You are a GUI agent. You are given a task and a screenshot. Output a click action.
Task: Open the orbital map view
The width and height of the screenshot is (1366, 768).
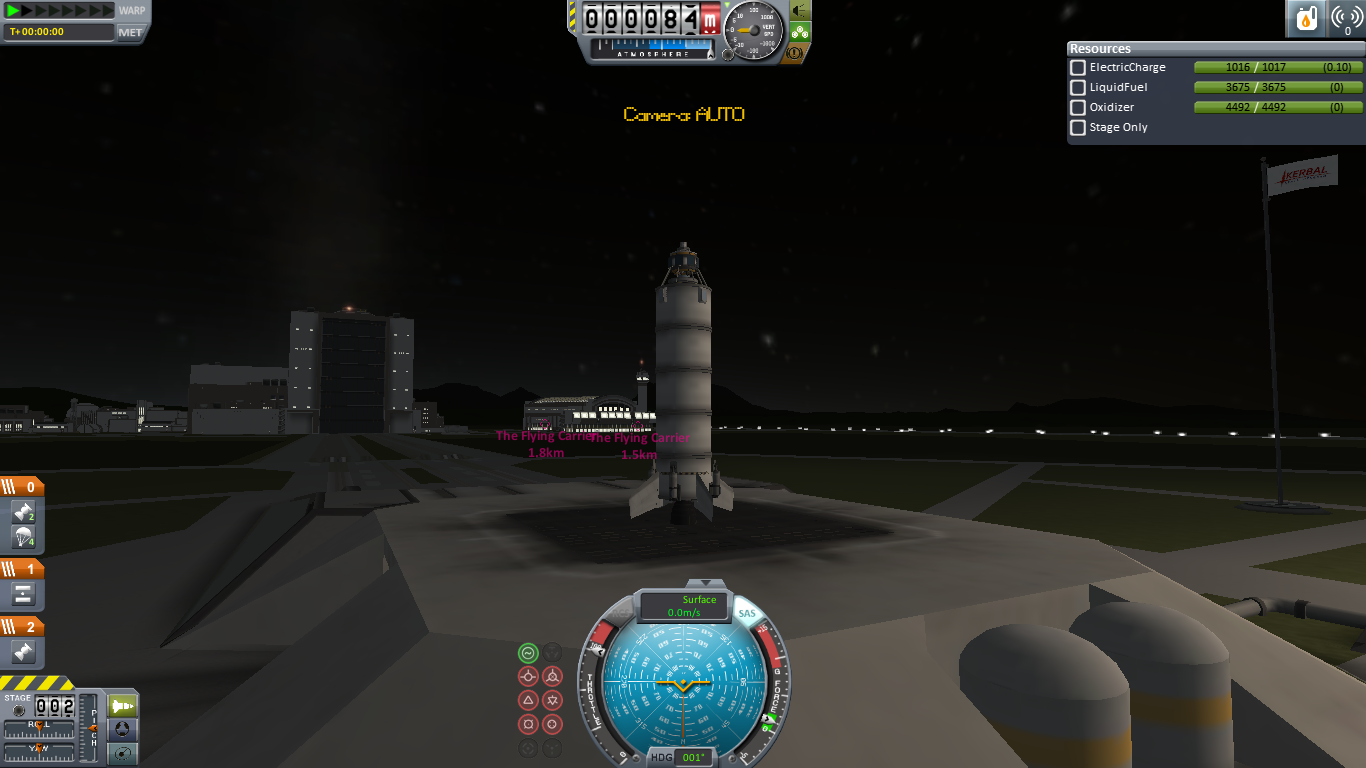[123, 753]
